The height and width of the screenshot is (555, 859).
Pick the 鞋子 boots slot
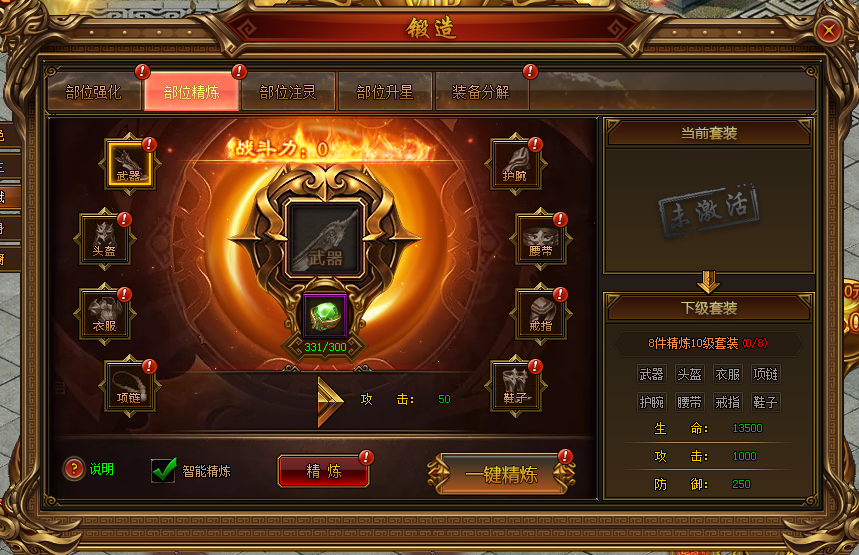(x=514, y=385)
